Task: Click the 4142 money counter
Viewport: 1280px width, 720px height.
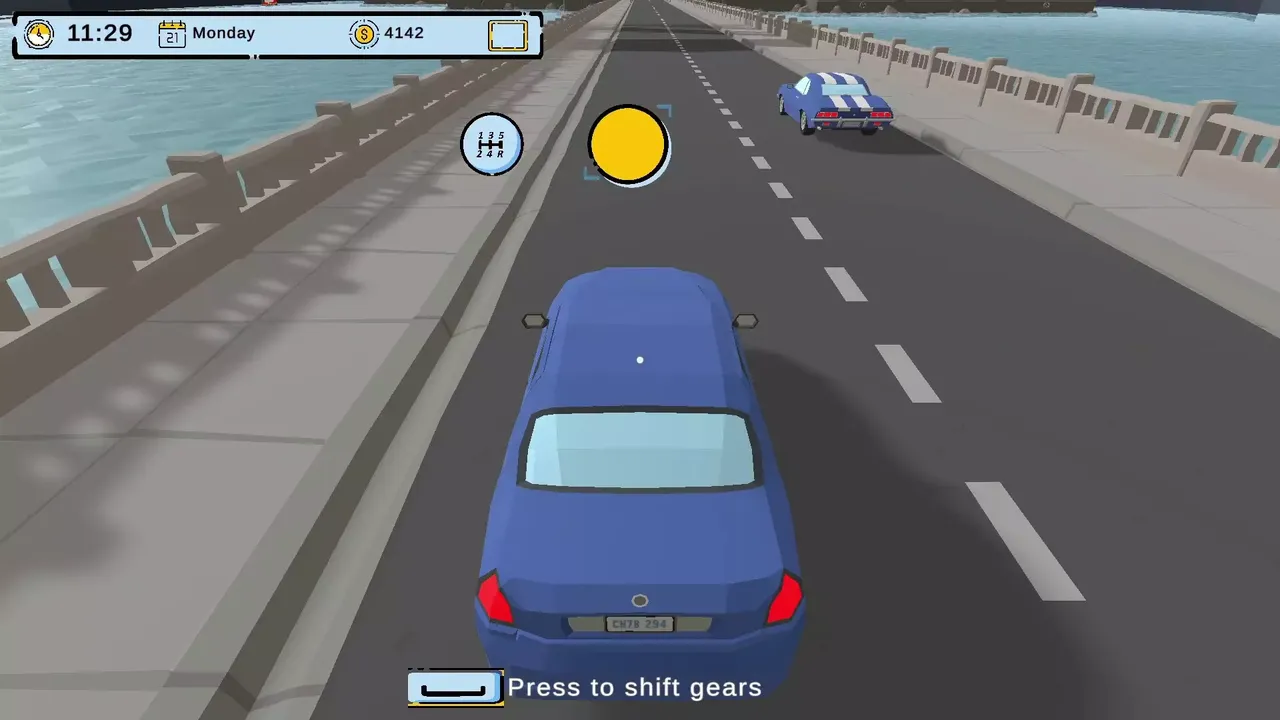Action: [404, 32]
